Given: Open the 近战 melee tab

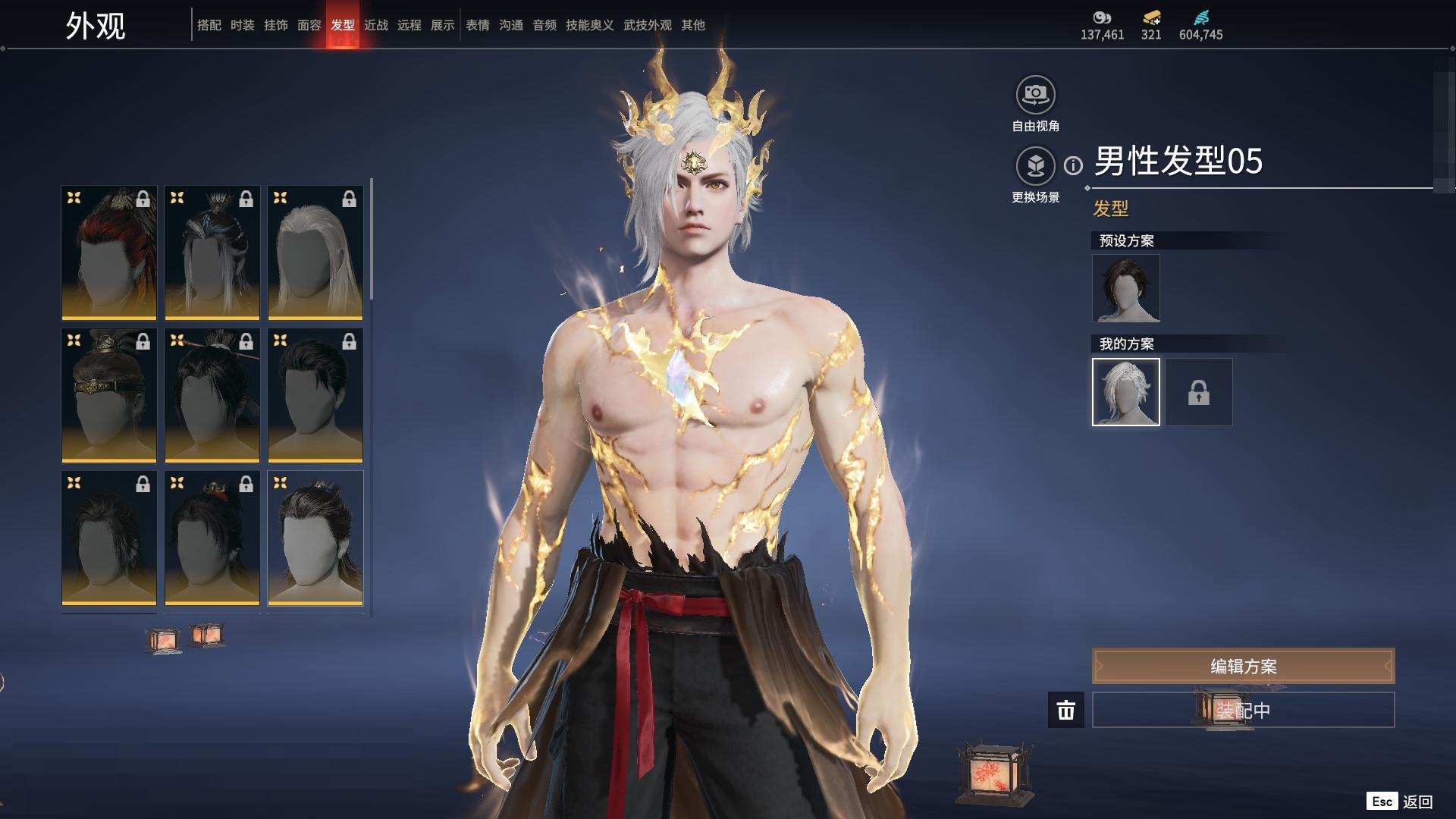Looking at the screenshot, I should pyautogui.click(x=375, y=25).
